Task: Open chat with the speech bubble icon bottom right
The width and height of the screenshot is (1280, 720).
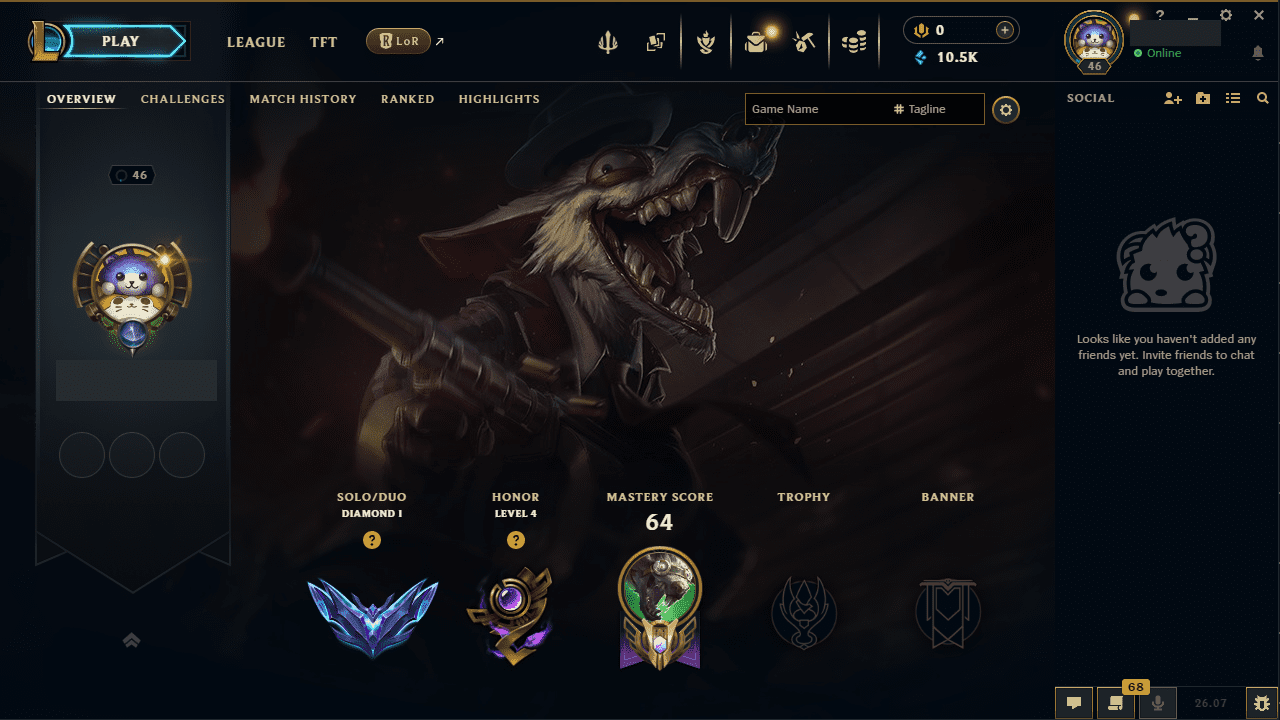Action: tap(1074, 703)
